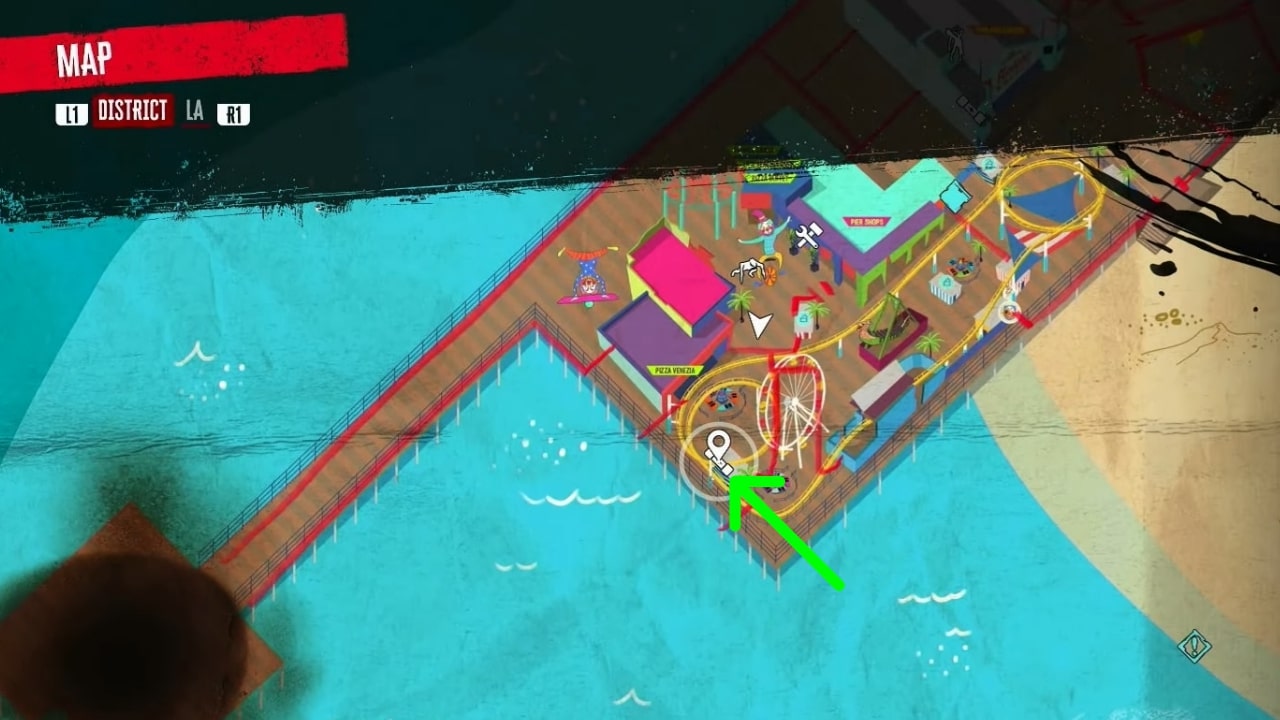Screen dimensions: 1280x720
Task: Select the crossed wrench workbench icon
Action: click(806, 236)
